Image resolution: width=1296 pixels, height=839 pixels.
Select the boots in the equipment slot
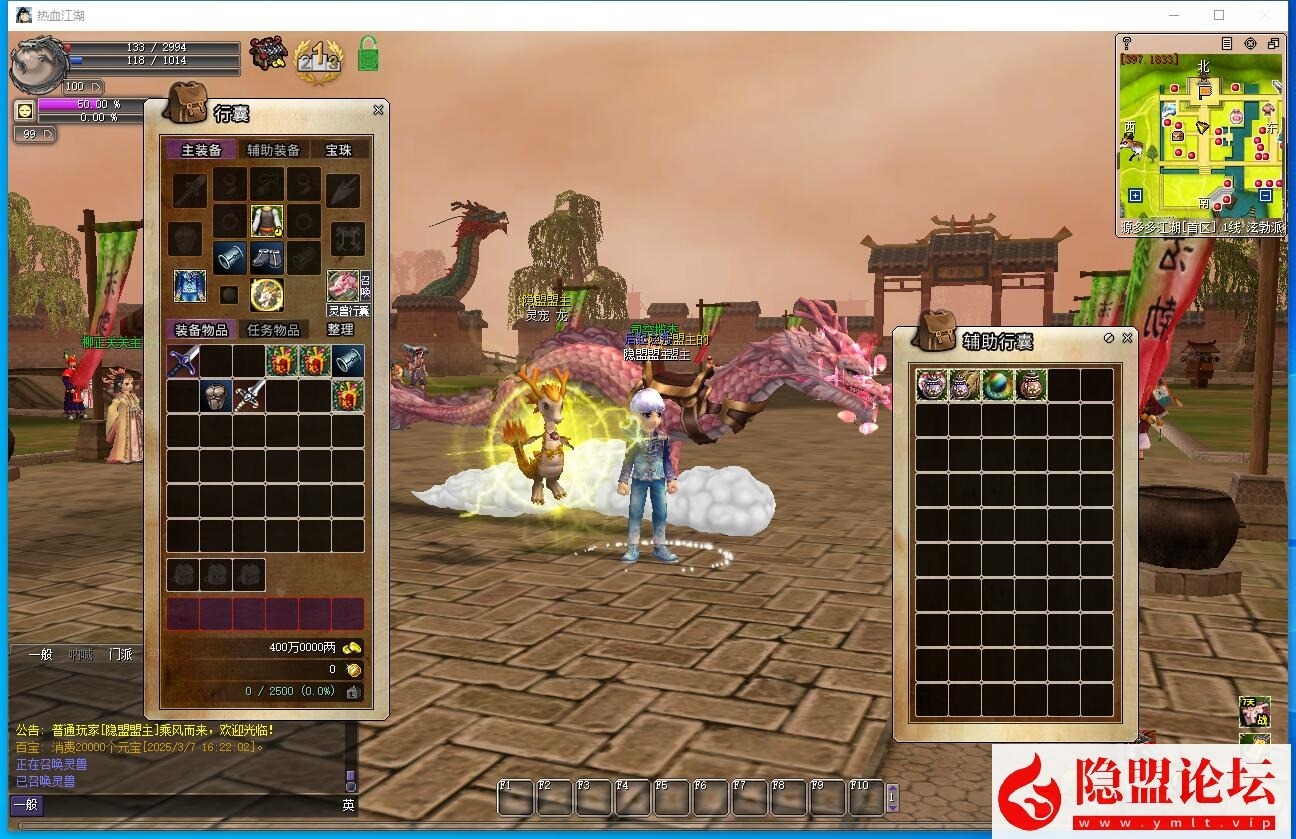268,258
